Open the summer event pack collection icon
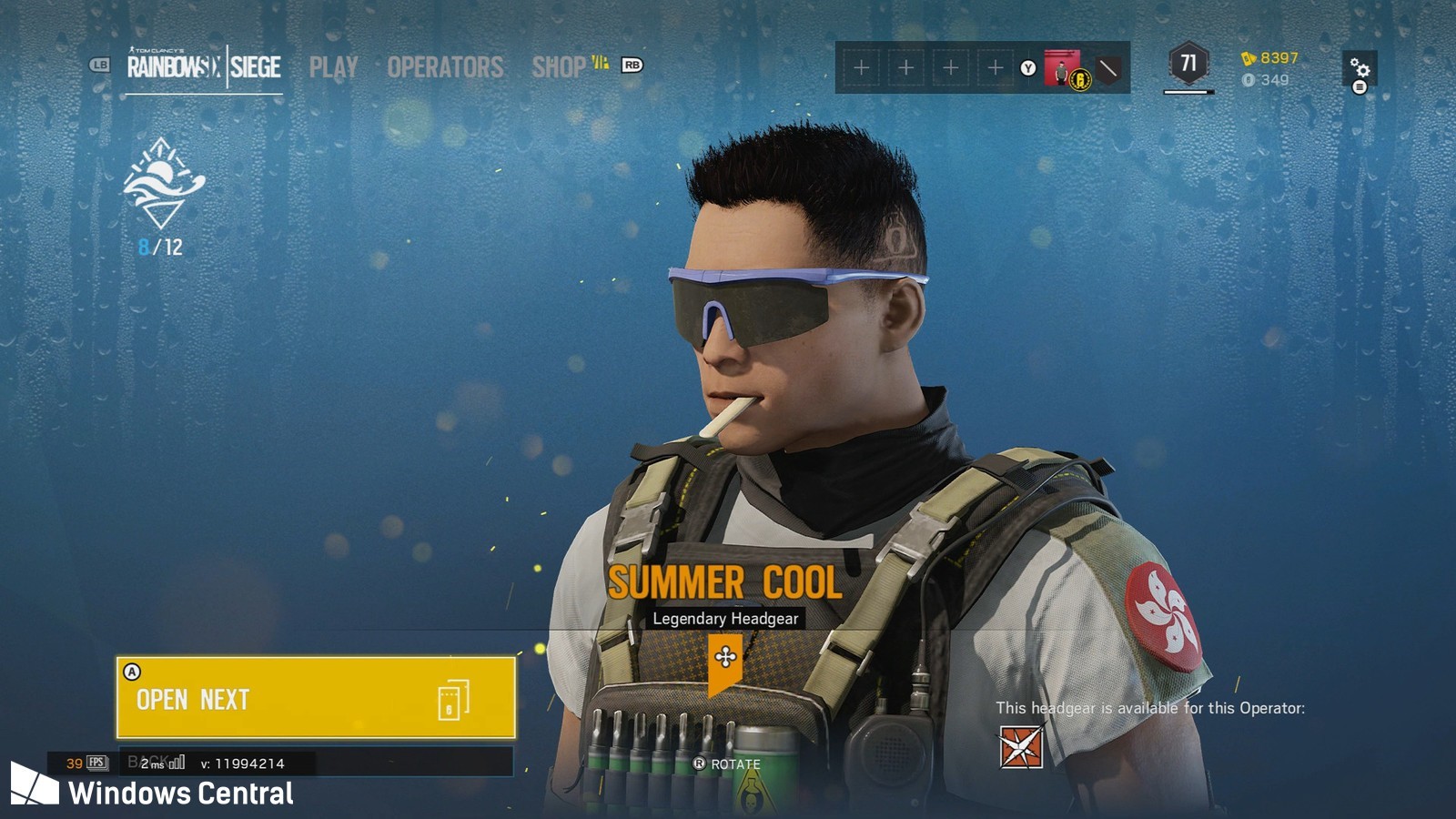This screenshot has height=819, width=1456. pos(162,184)
